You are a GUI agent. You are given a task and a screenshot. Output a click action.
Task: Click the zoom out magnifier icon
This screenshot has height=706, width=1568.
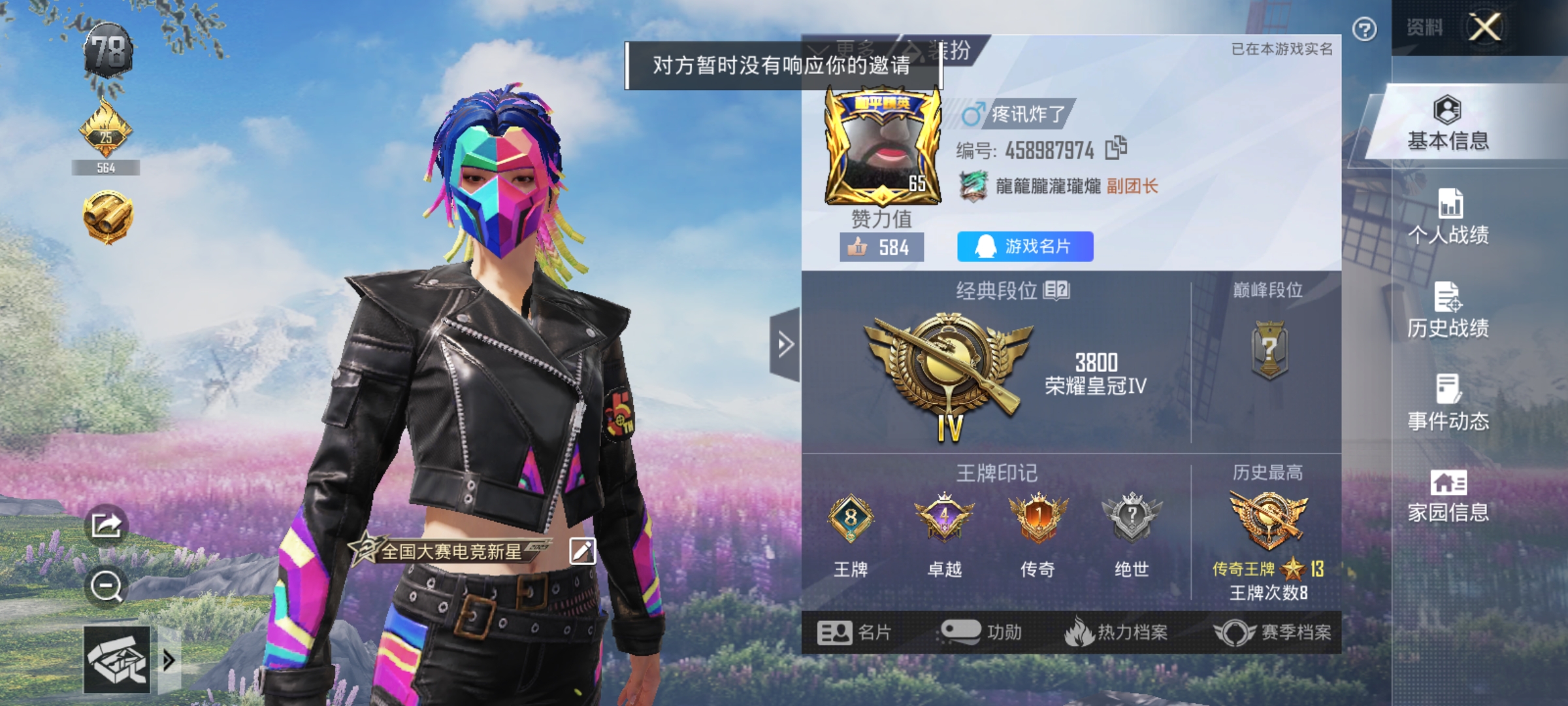[x=106, y=584]
